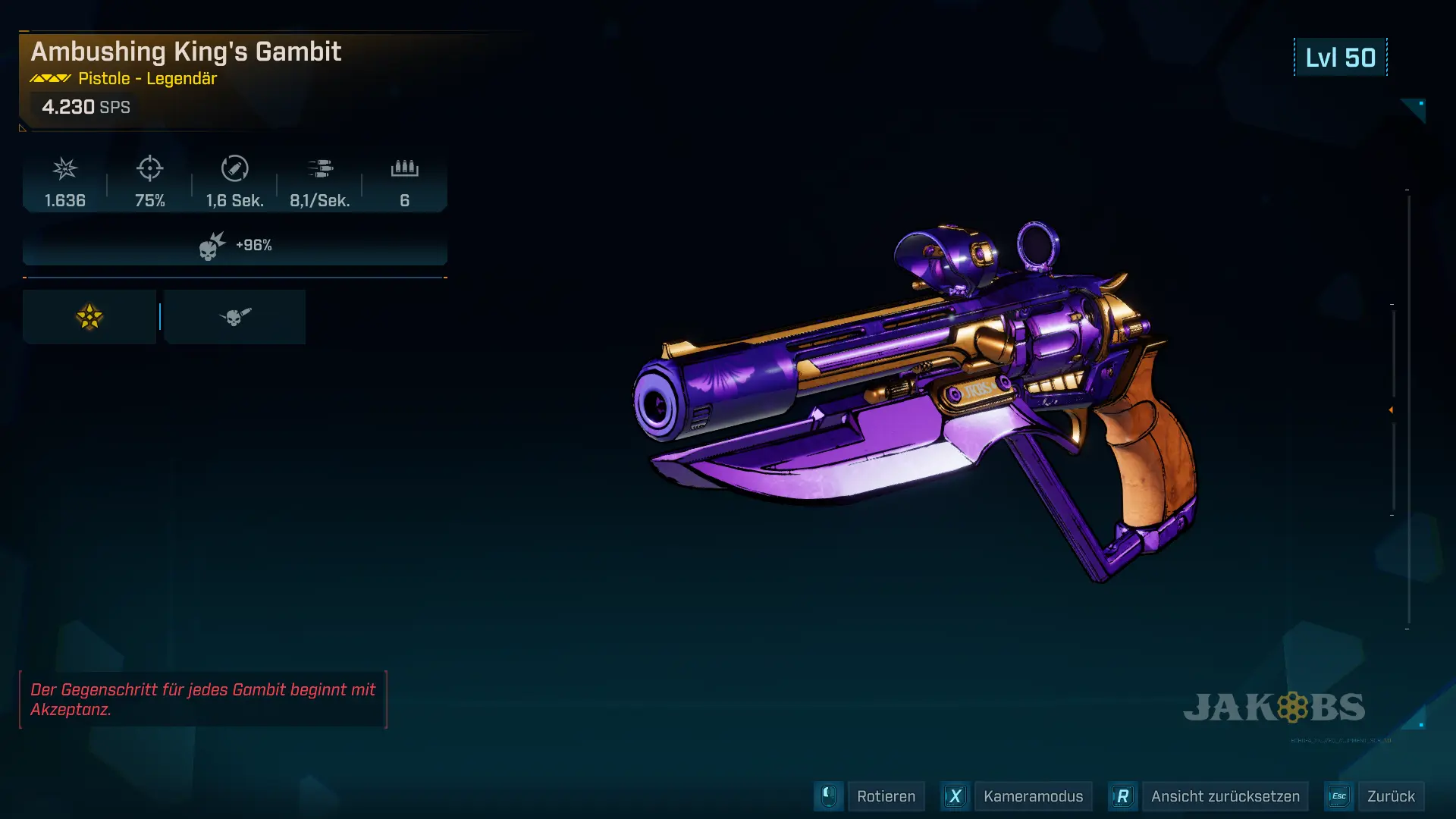The height and width of the screenshot is (819, 1456).
Task: Select the gold star emblem perk tile
Action: point(89,317)
